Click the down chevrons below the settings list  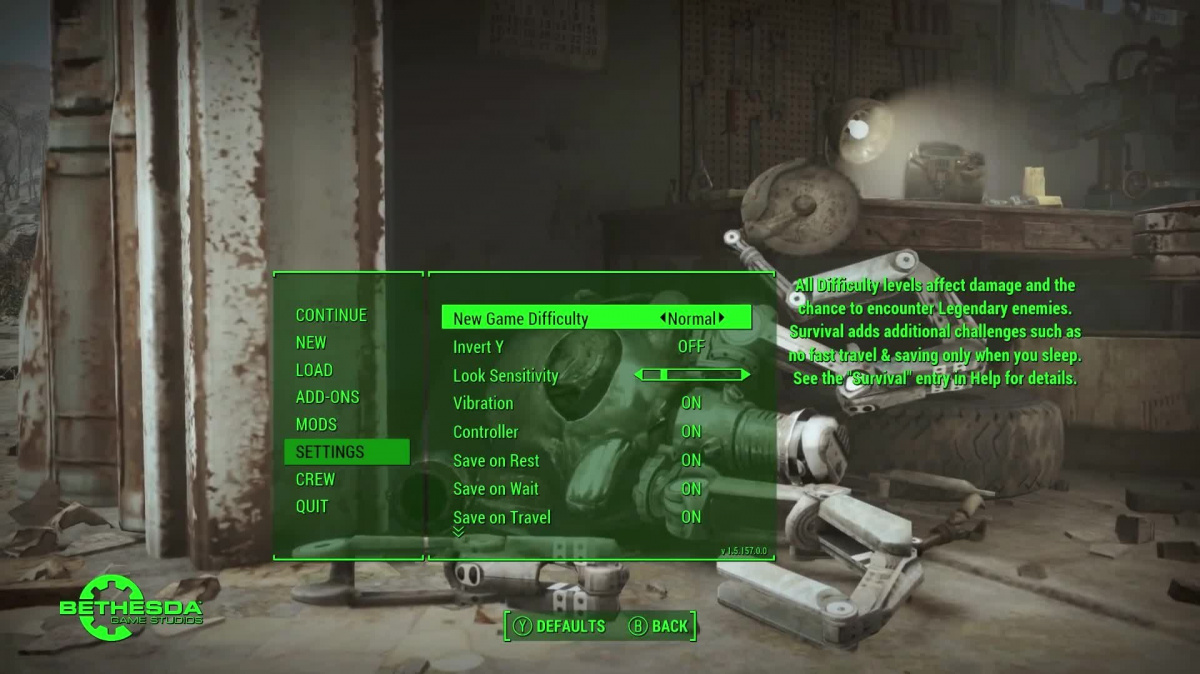tap(459, 532)
